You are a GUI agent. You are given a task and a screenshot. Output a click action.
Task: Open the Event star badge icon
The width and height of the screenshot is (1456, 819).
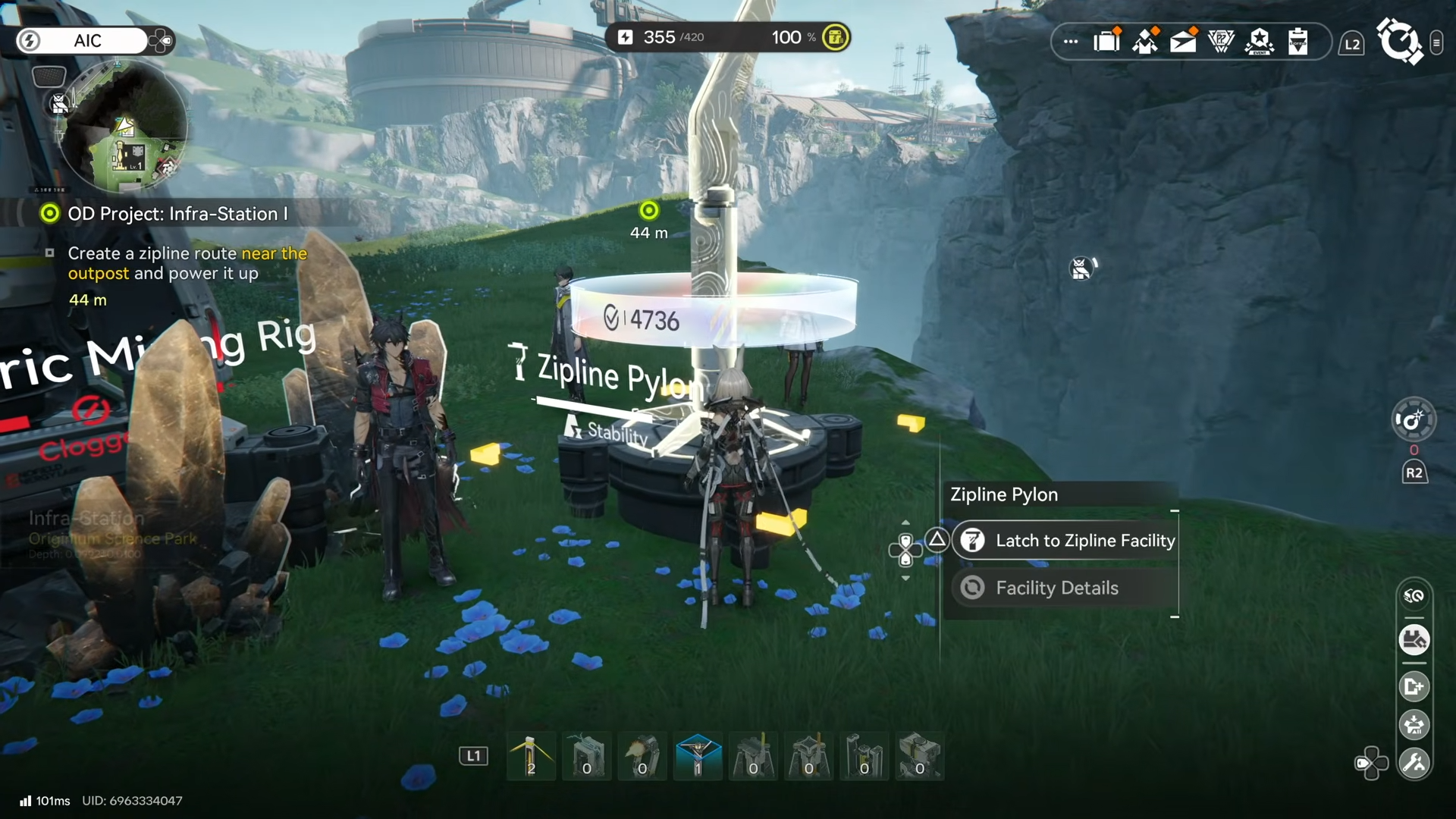(1260, 41)
